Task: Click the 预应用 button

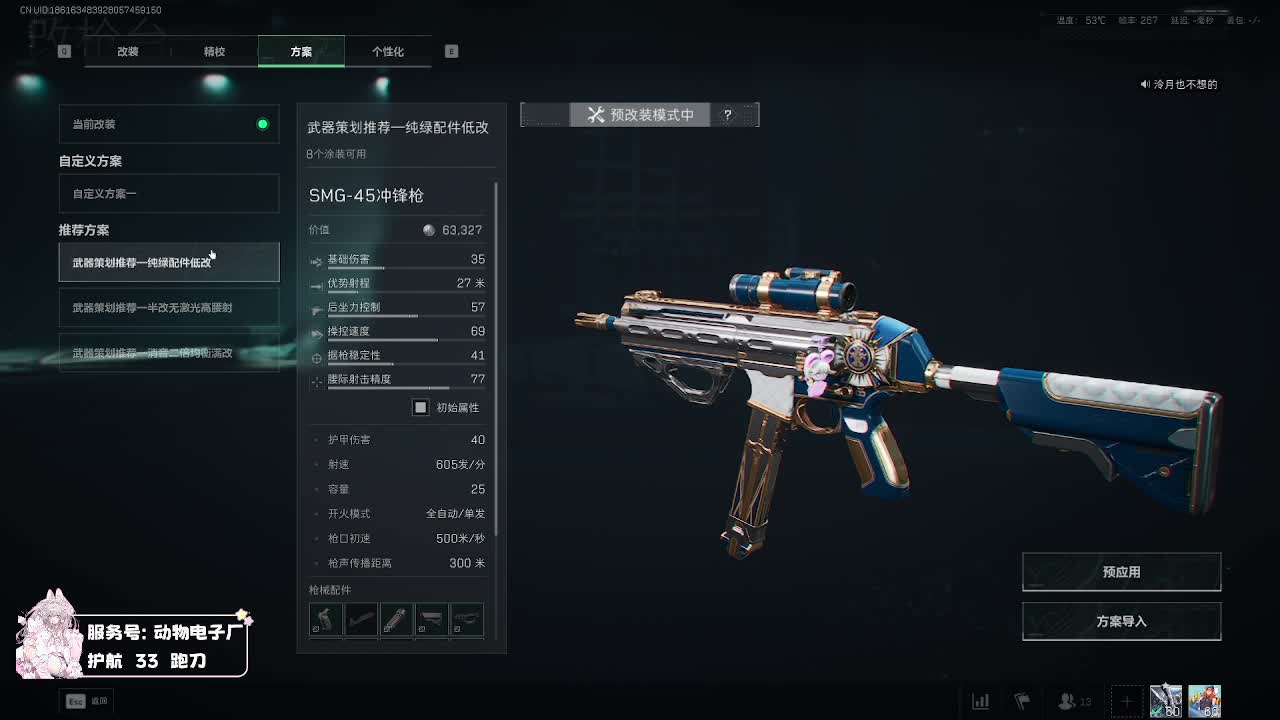Action: [x=1121, y=572]
